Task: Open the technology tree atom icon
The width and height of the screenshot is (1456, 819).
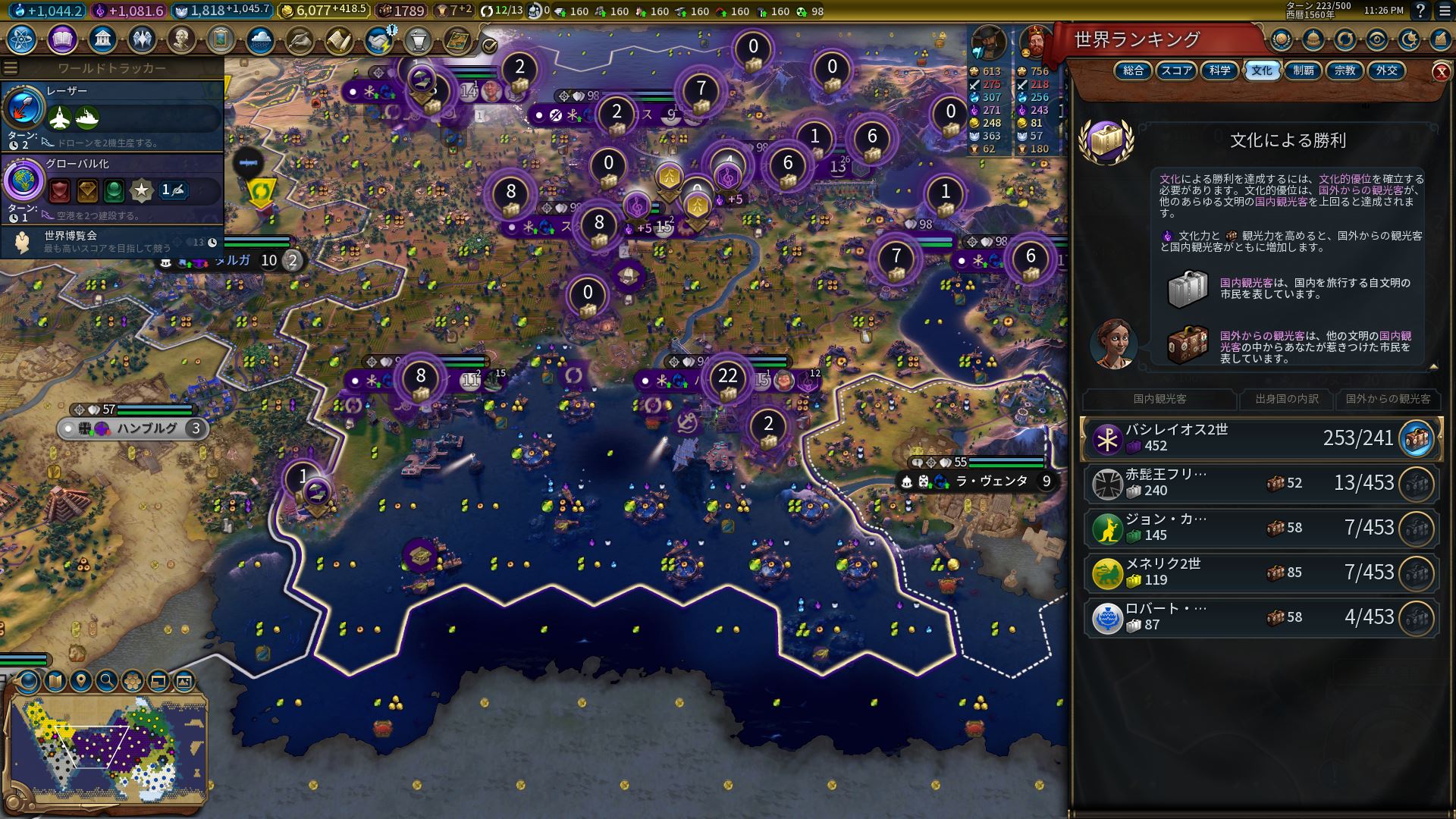Action: click(x=22, y=39)
